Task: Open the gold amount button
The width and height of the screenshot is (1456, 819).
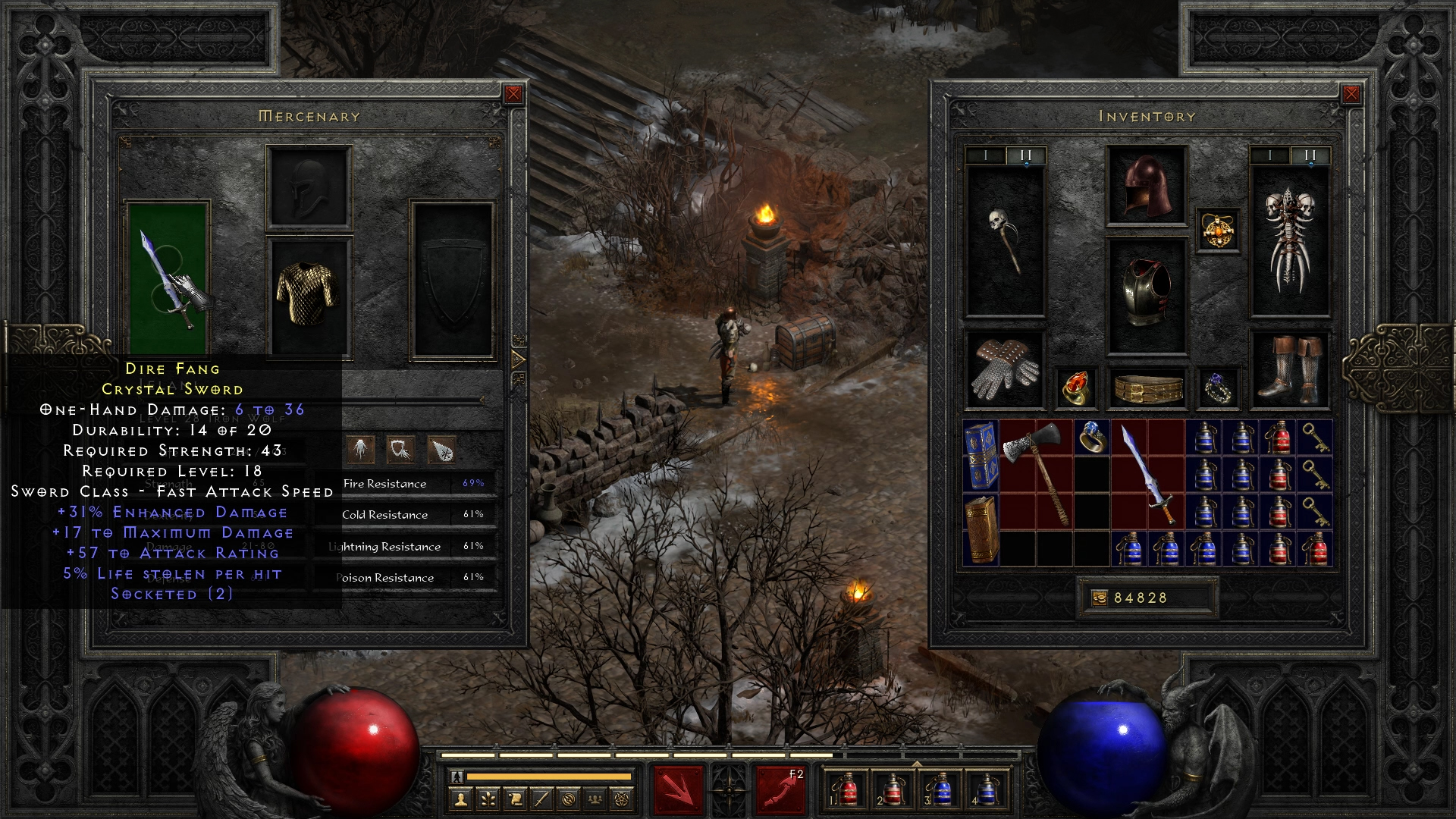Action: coord(1099,598)
